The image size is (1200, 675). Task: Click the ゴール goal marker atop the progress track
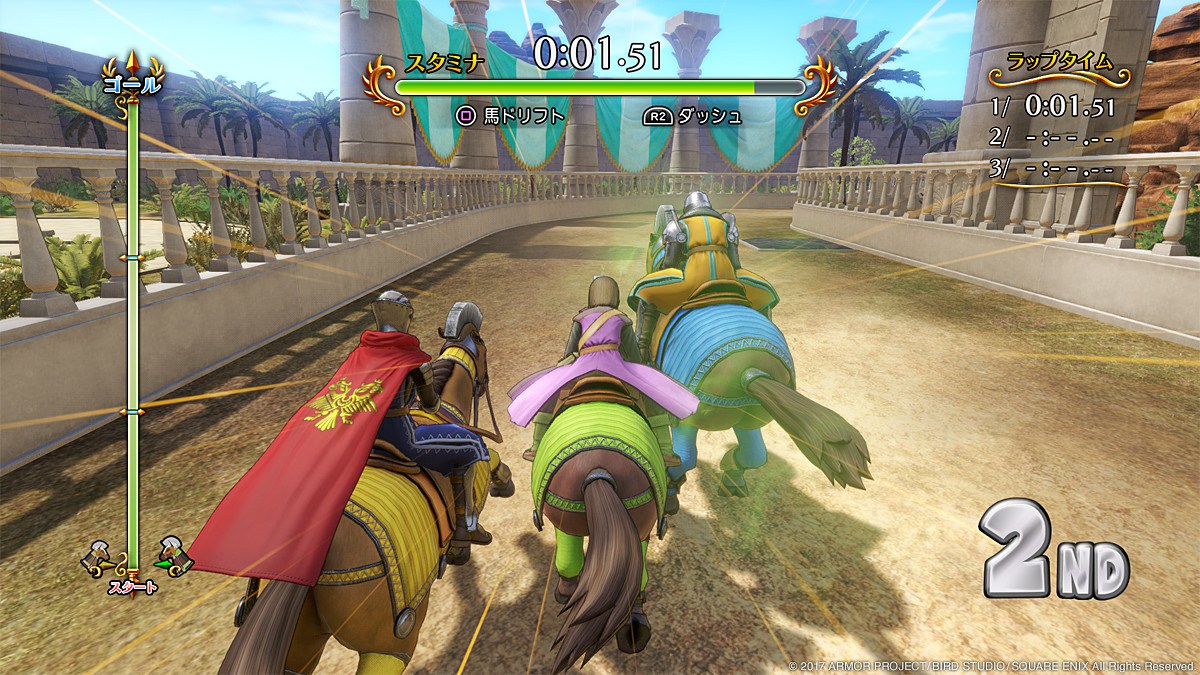click(x=131, y=84)
